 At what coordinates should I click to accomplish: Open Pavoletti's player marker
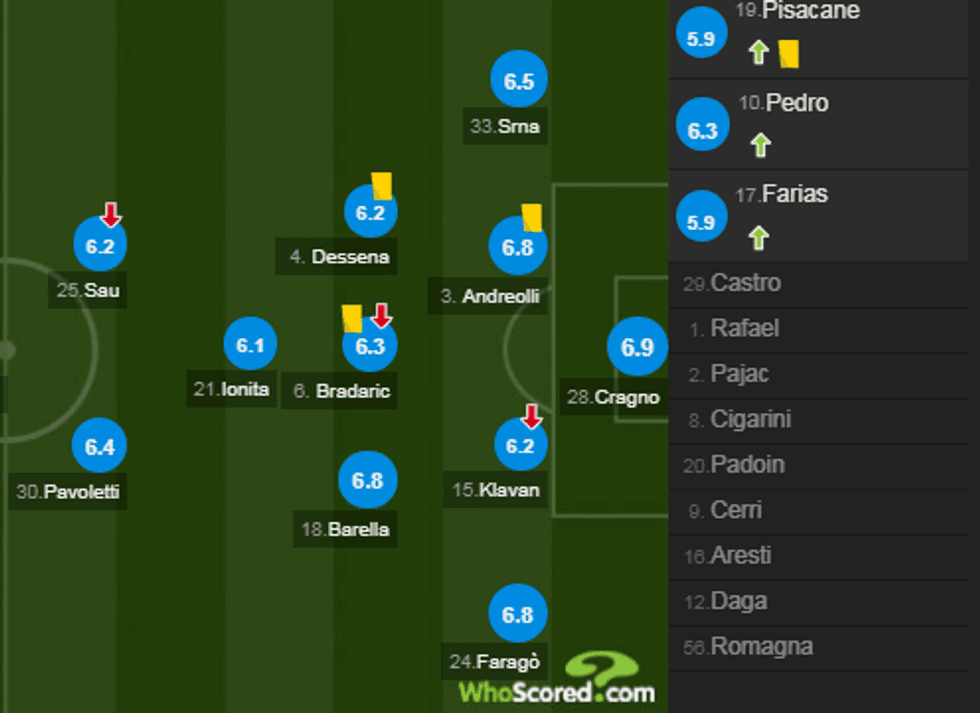(x=100, y=448)
